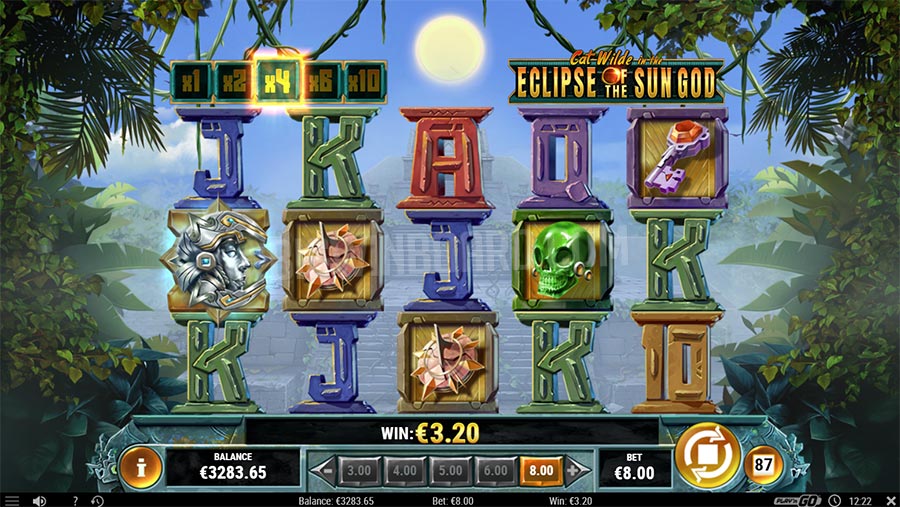The width and height of the screenshot is (900, 507).
Task: Choose the 4.00 bet value
Action: point(404,469)
